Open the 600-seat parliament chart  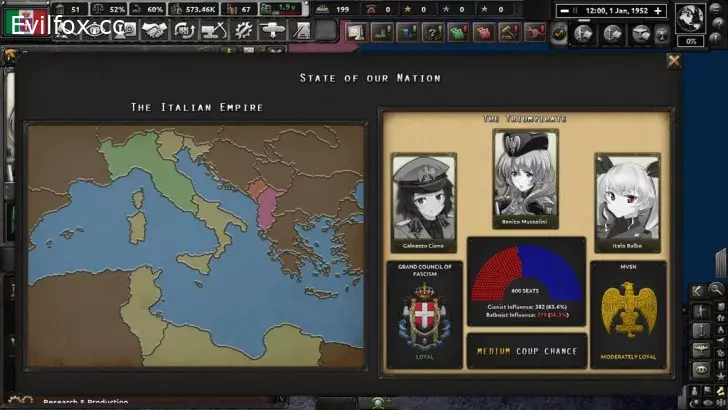[526, 270]
